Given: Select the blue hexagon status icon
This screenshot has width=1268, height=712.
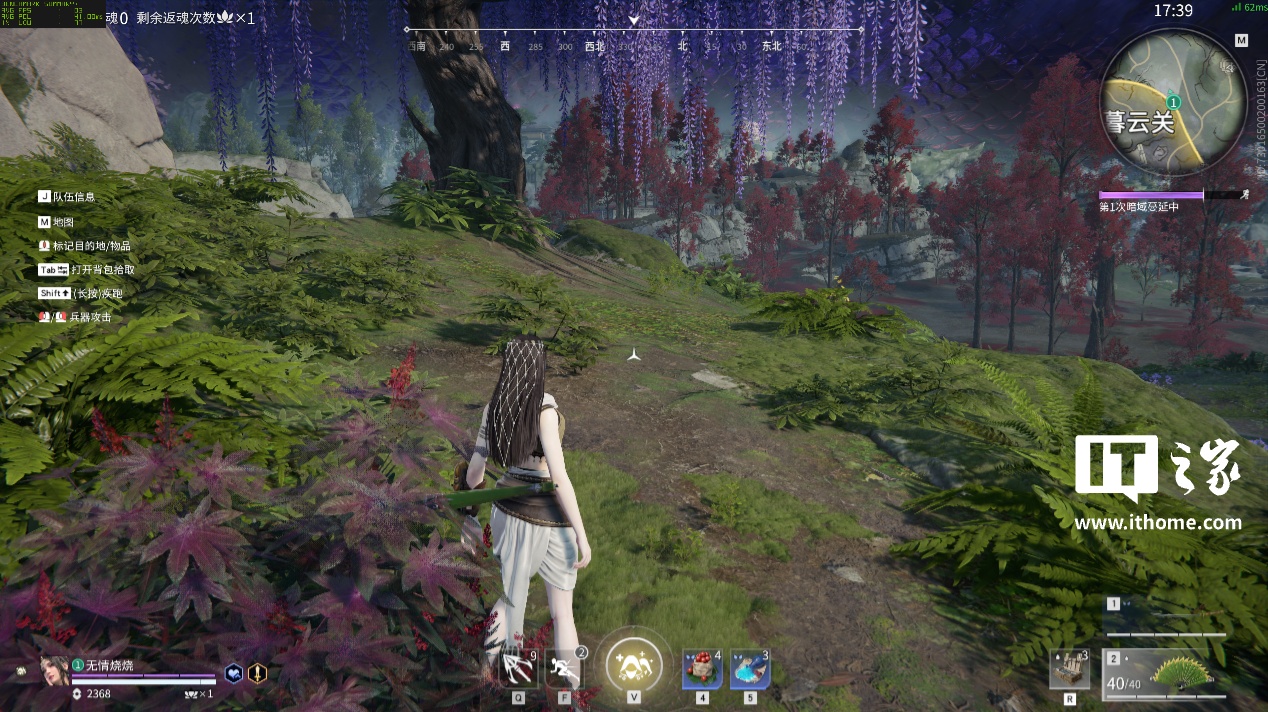Looking at the screenshot, I should 233,673.
